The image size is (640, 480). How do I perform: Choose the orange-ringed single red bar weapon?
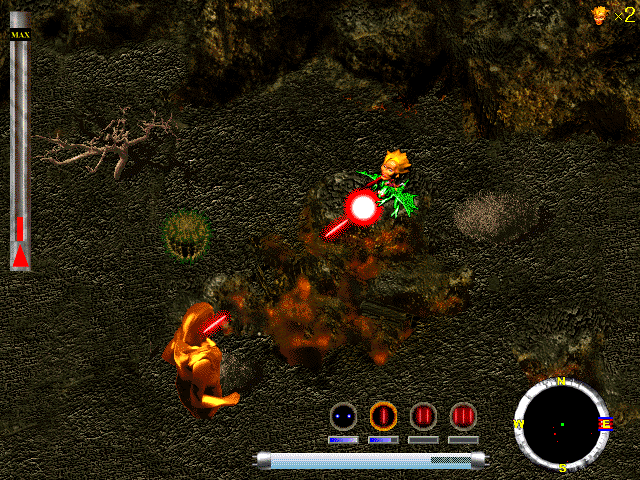[384, 415]
